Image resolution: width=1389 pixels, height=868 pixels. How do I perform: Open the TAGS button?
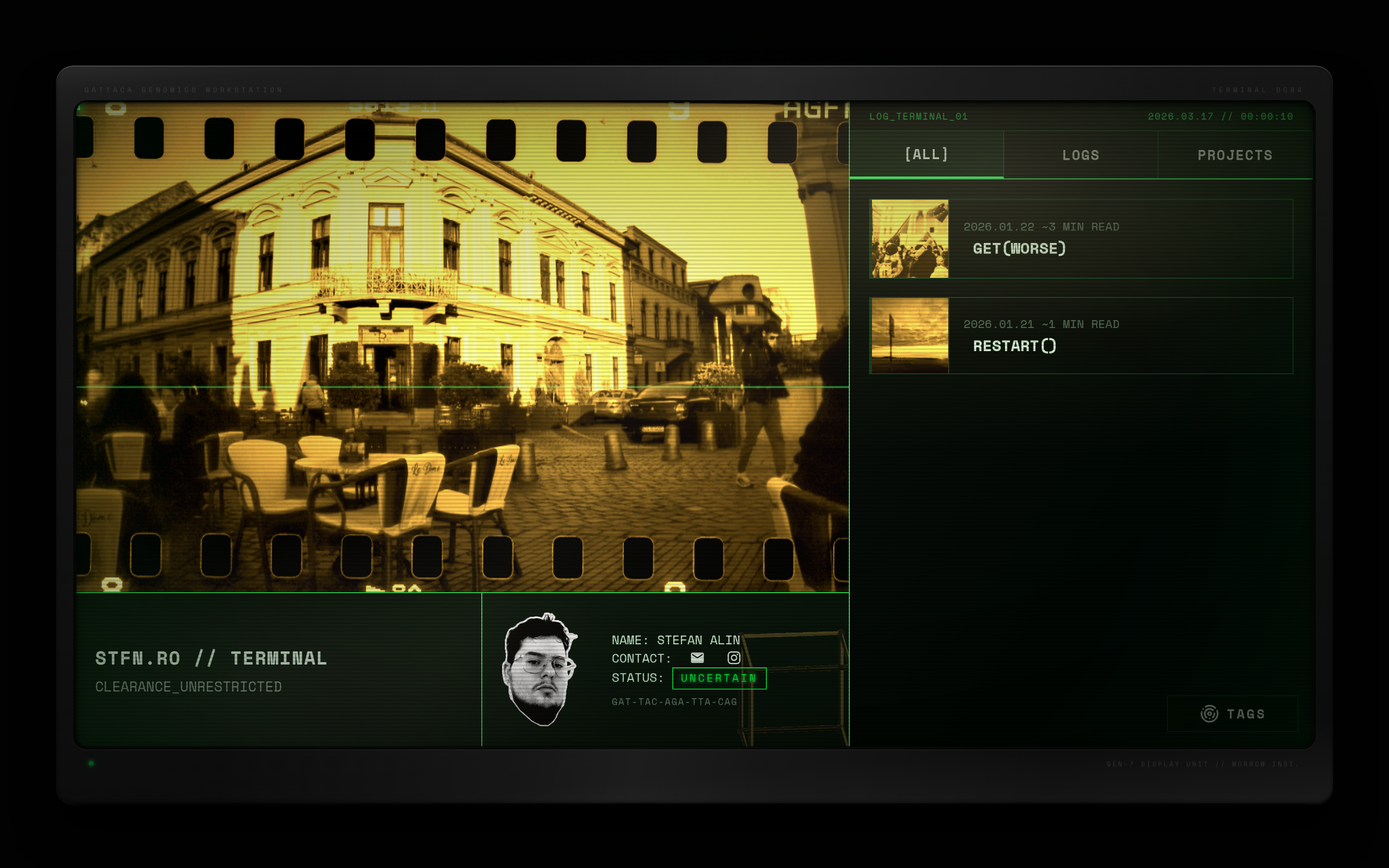pyautogui.click(x=1232, y=714)
